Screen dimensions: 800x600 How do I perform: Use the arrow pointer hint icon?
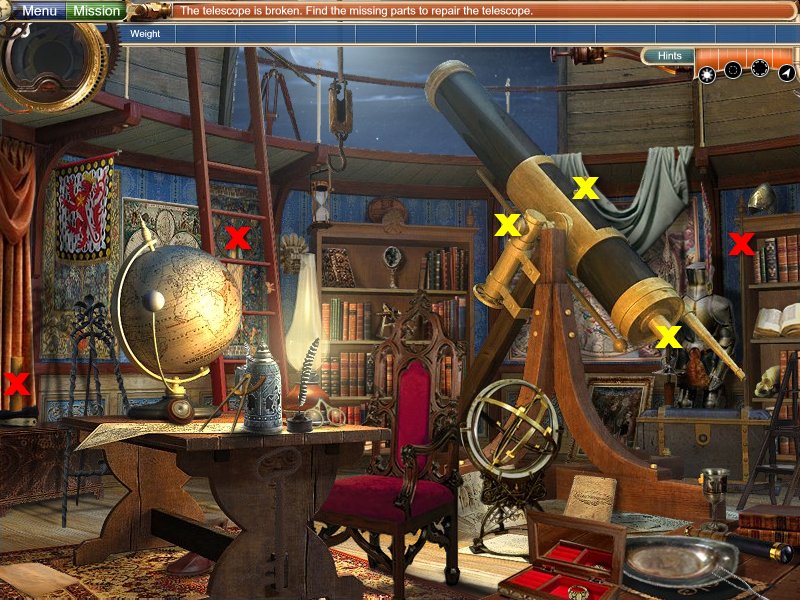tap(785, 72)
